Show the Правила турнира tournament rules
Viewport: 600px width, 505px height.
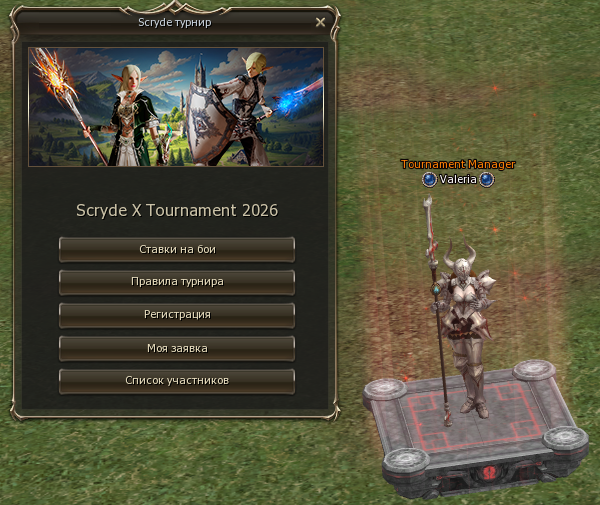point(177,282)
